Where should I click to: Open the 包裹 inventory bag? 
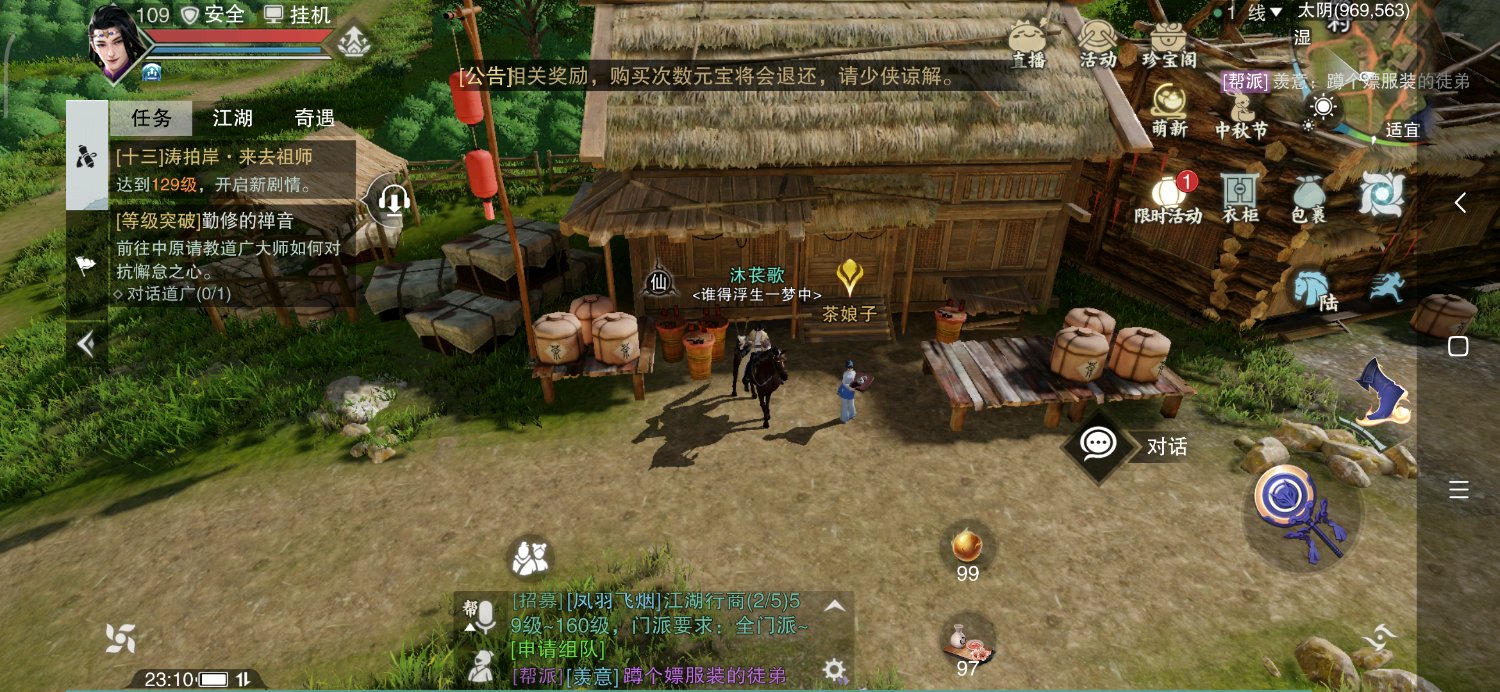(1308, 197)
